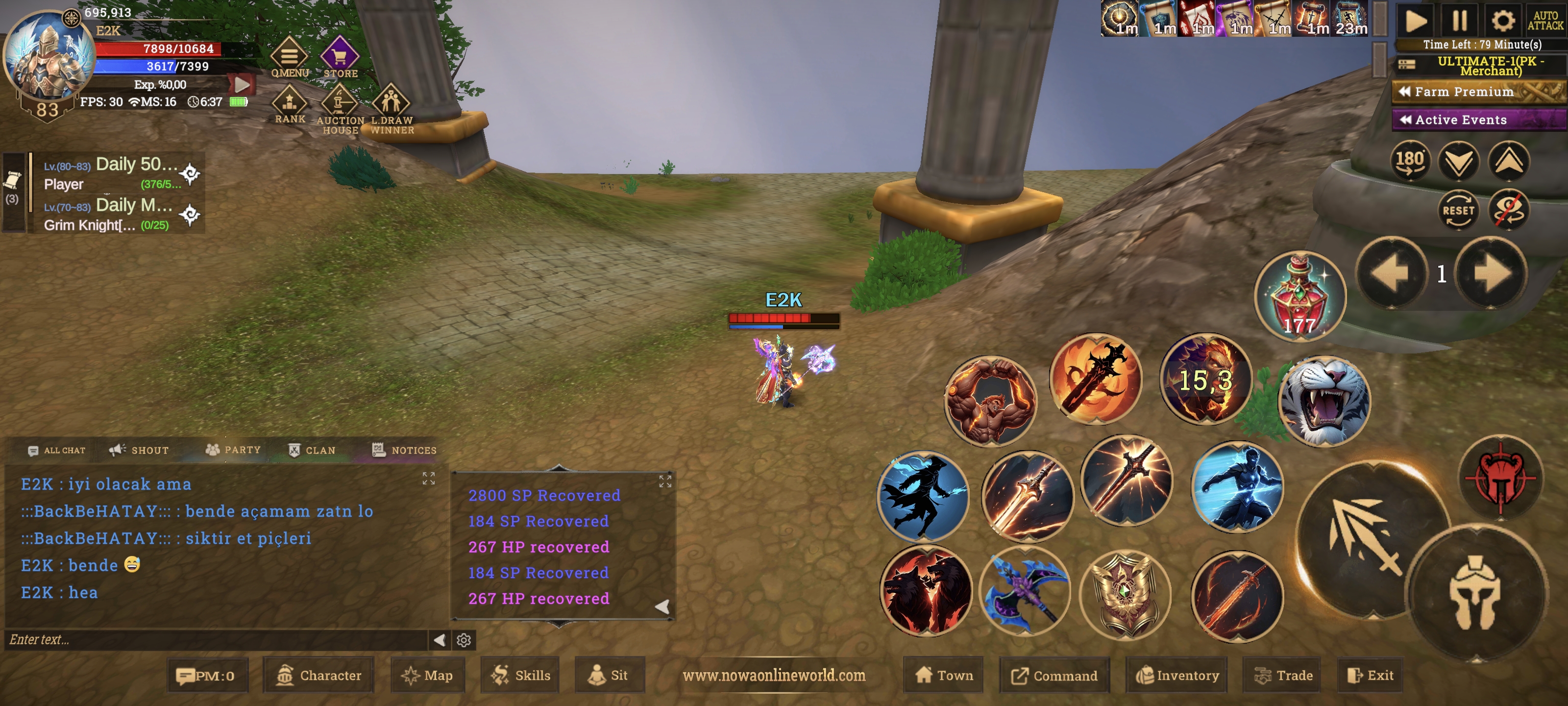Open the Inventory bag
The image size is (1568, 706).
pos(1177,675)
